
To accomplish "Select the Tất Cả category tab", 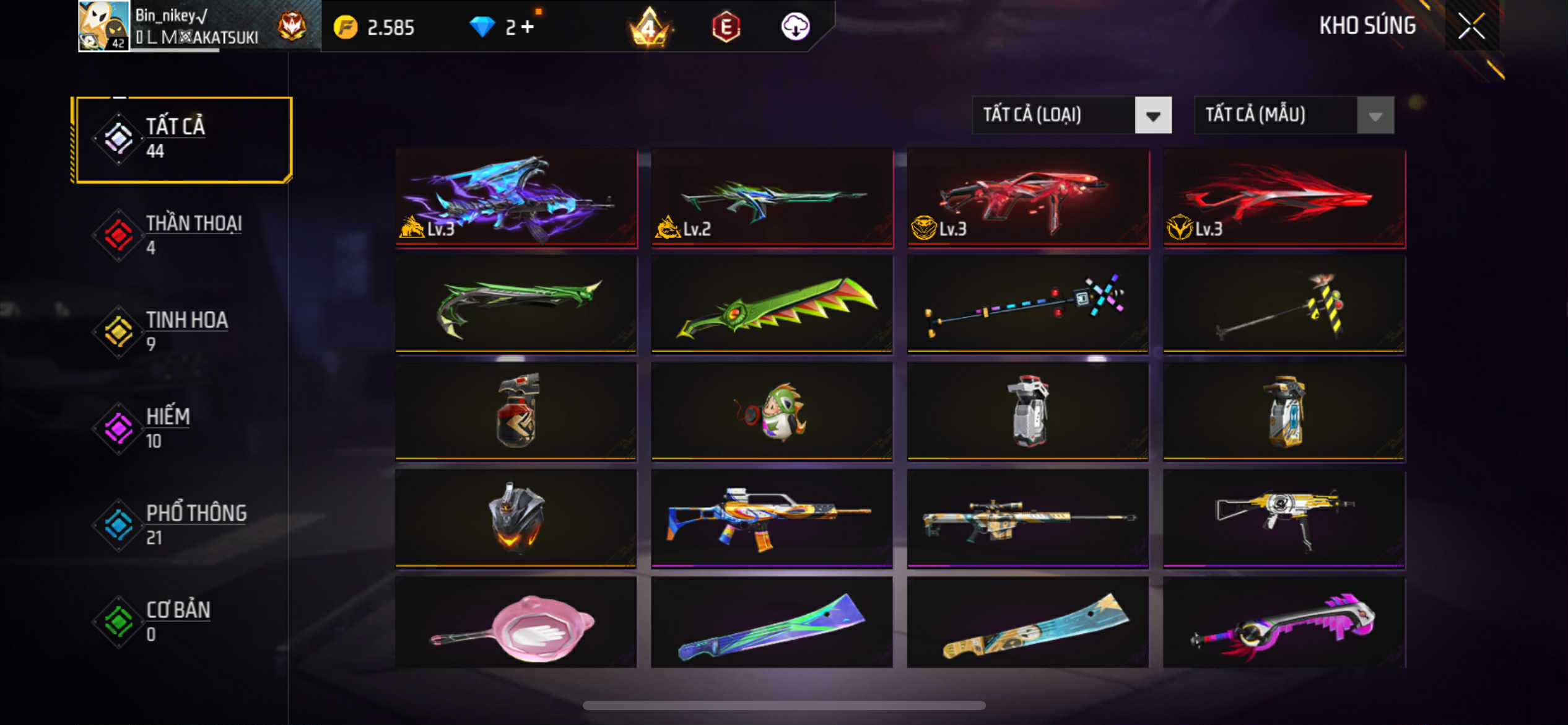I will (x=181, y=139).
